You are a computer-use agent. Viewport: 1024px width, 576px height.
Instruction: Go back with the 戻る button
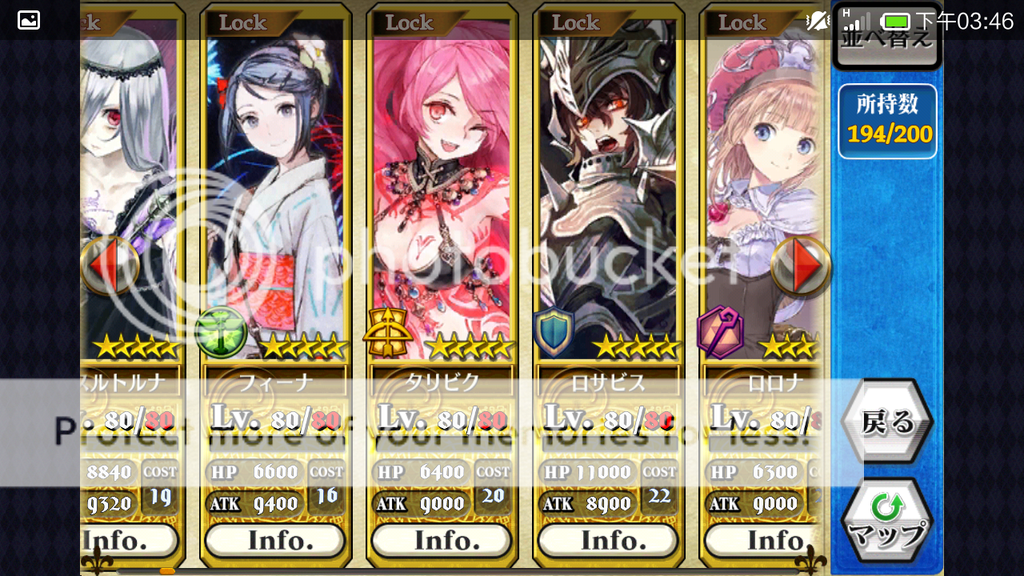(x=888, y=422)
